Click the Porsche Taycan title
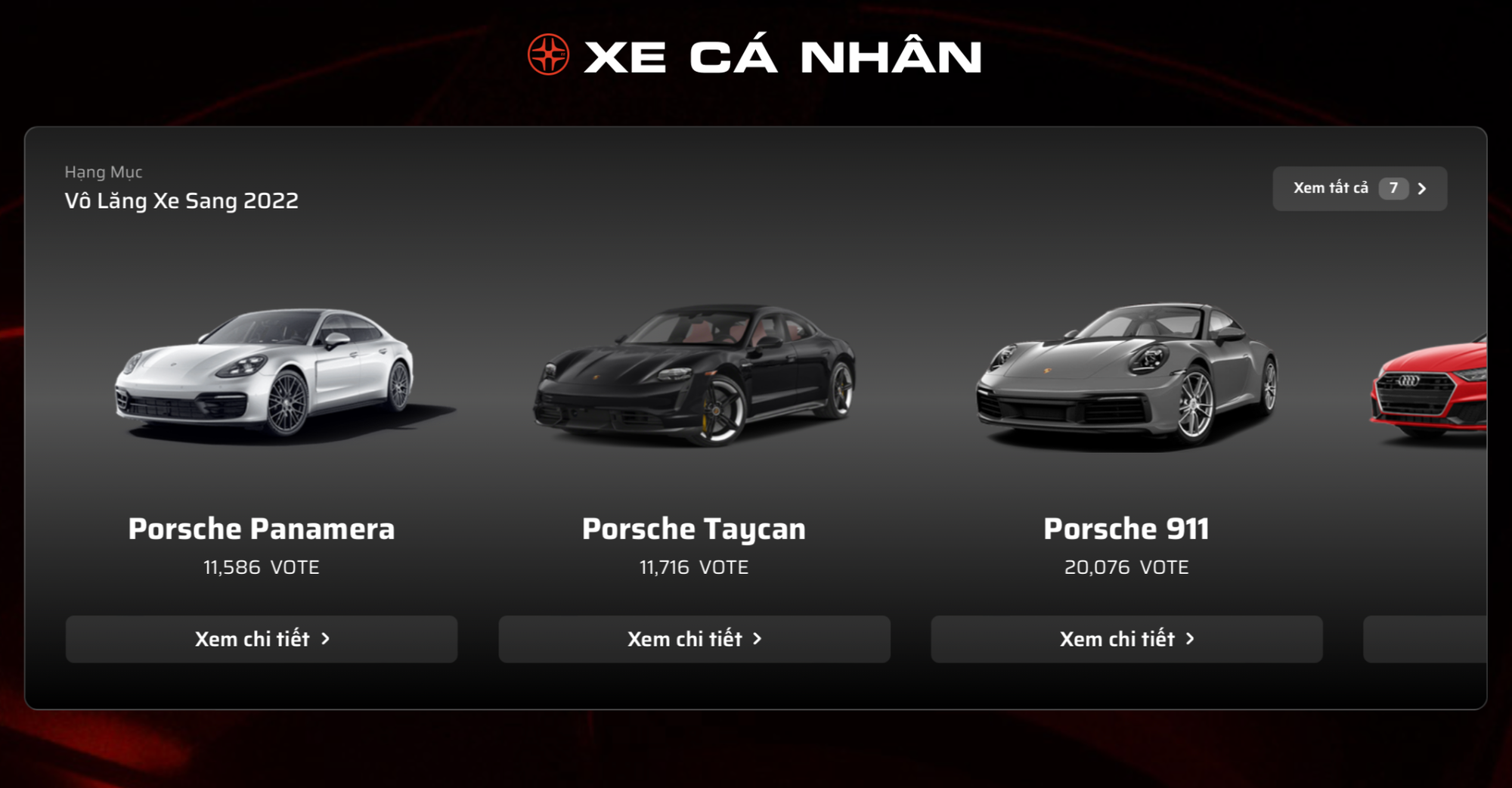Viewport: 1512px width, 788px height. click(694, 529)
